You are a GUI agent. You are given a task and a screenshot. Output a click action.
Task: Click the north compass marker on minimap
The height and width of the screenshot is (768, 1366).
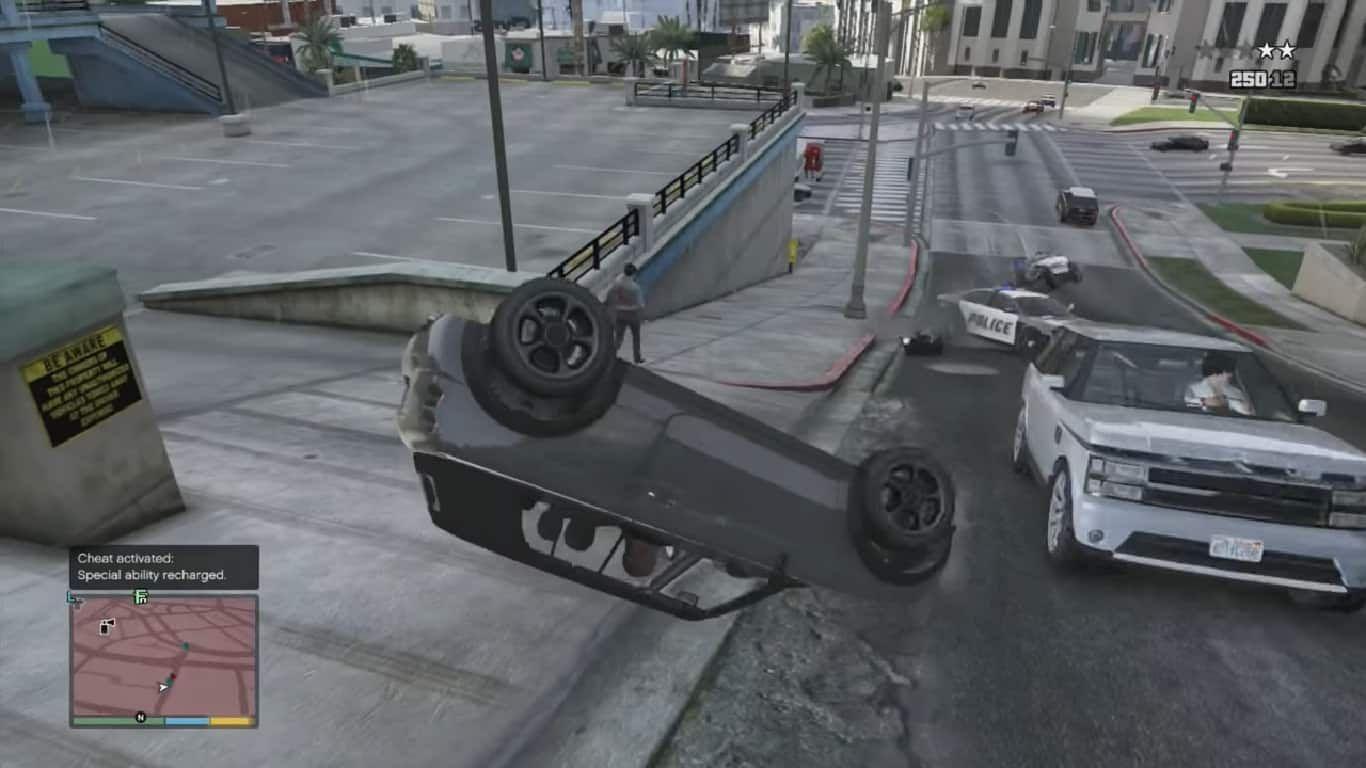point(141,717)
